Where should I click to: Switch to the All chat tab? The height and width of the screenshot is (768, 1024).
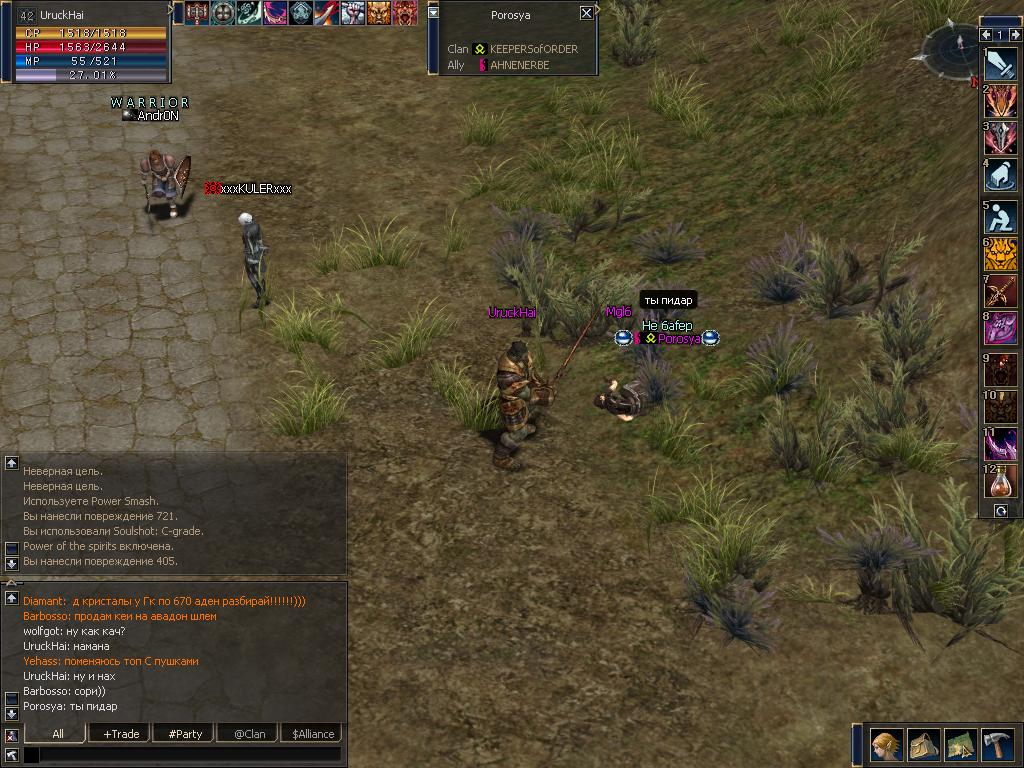(57, 734)
